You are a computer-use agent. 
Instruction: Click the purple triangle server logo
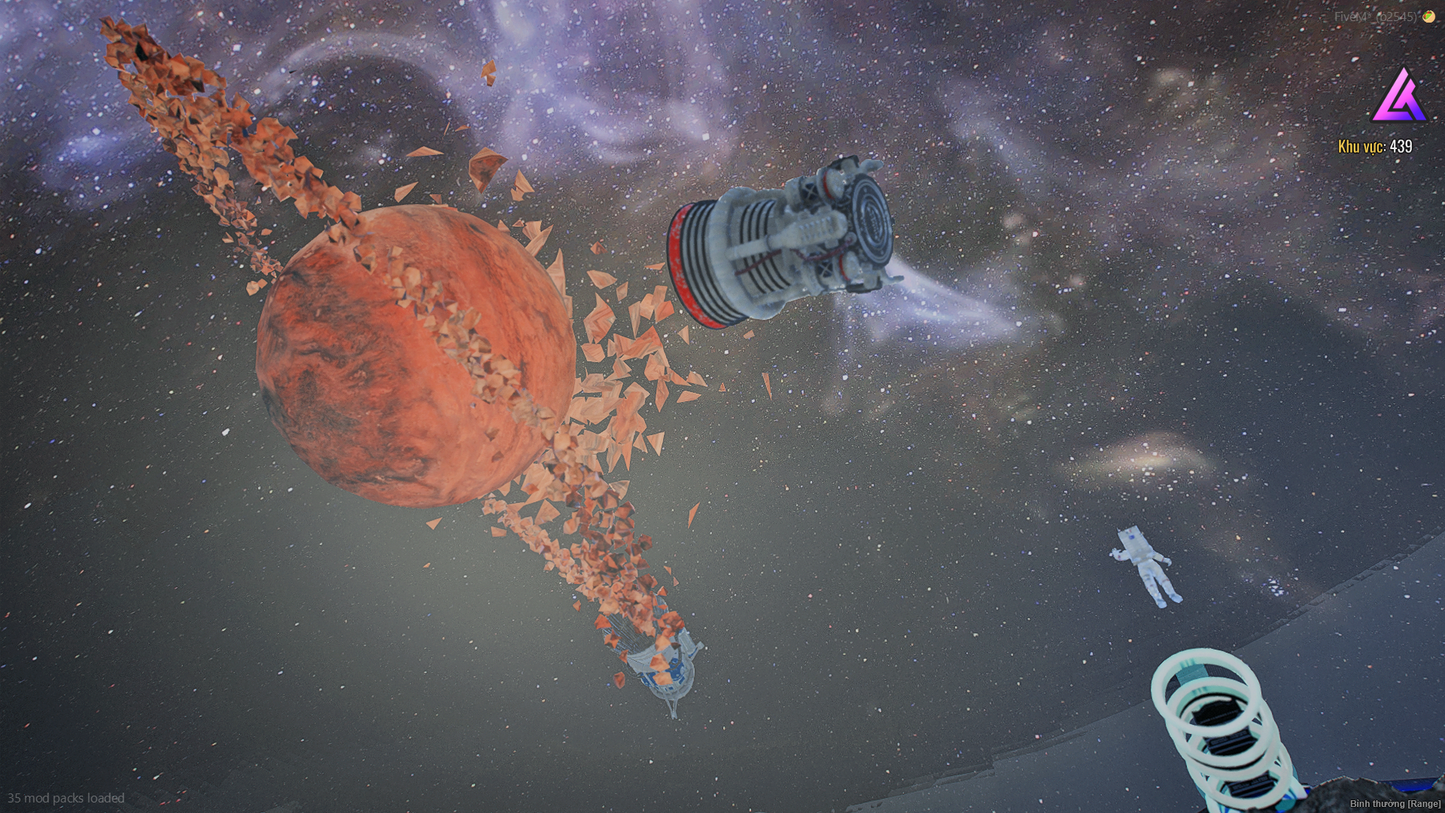1400,98
